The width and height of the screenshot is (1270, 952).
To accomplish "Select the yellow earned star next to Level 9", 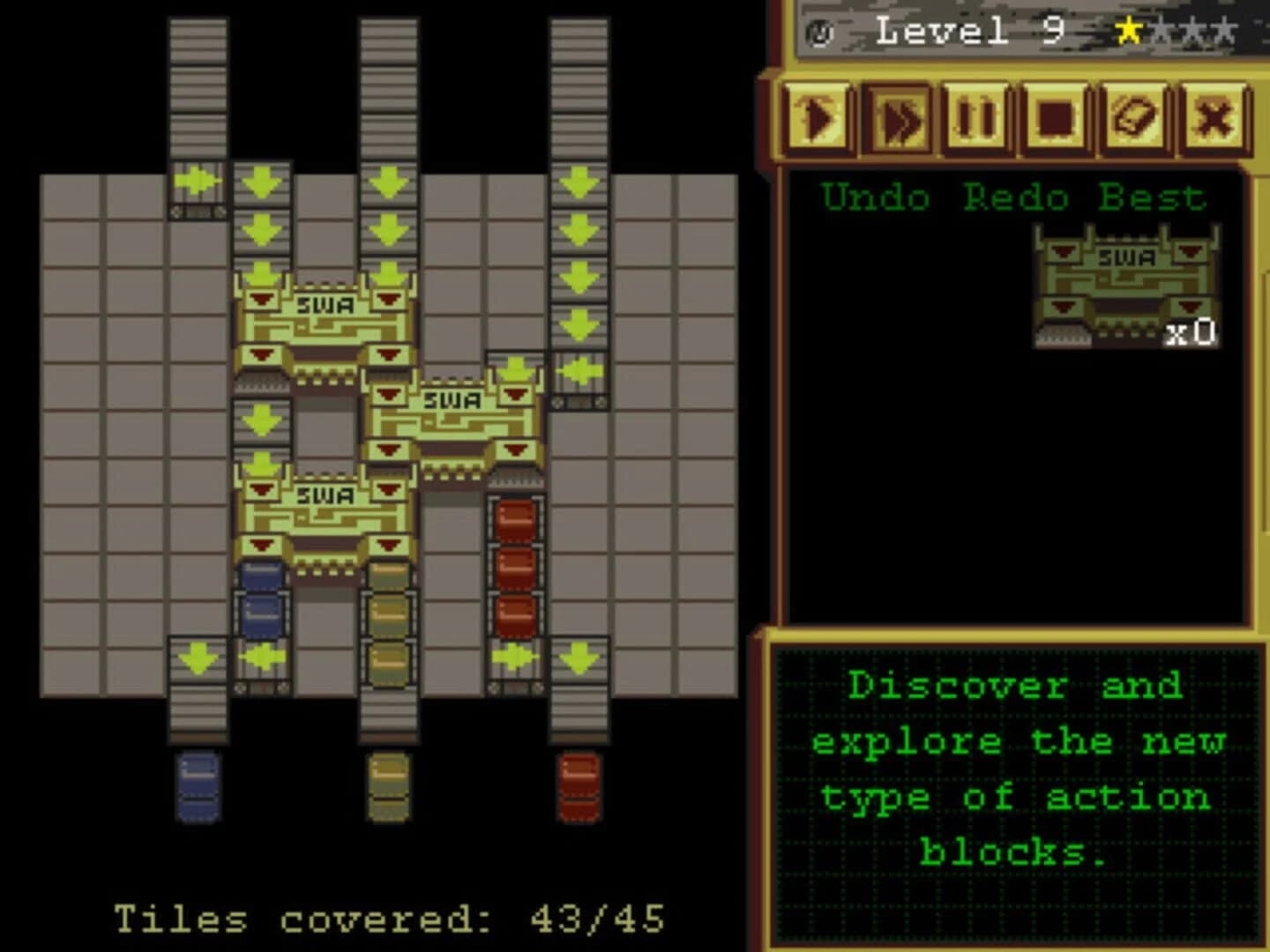I will [1128, 29].
